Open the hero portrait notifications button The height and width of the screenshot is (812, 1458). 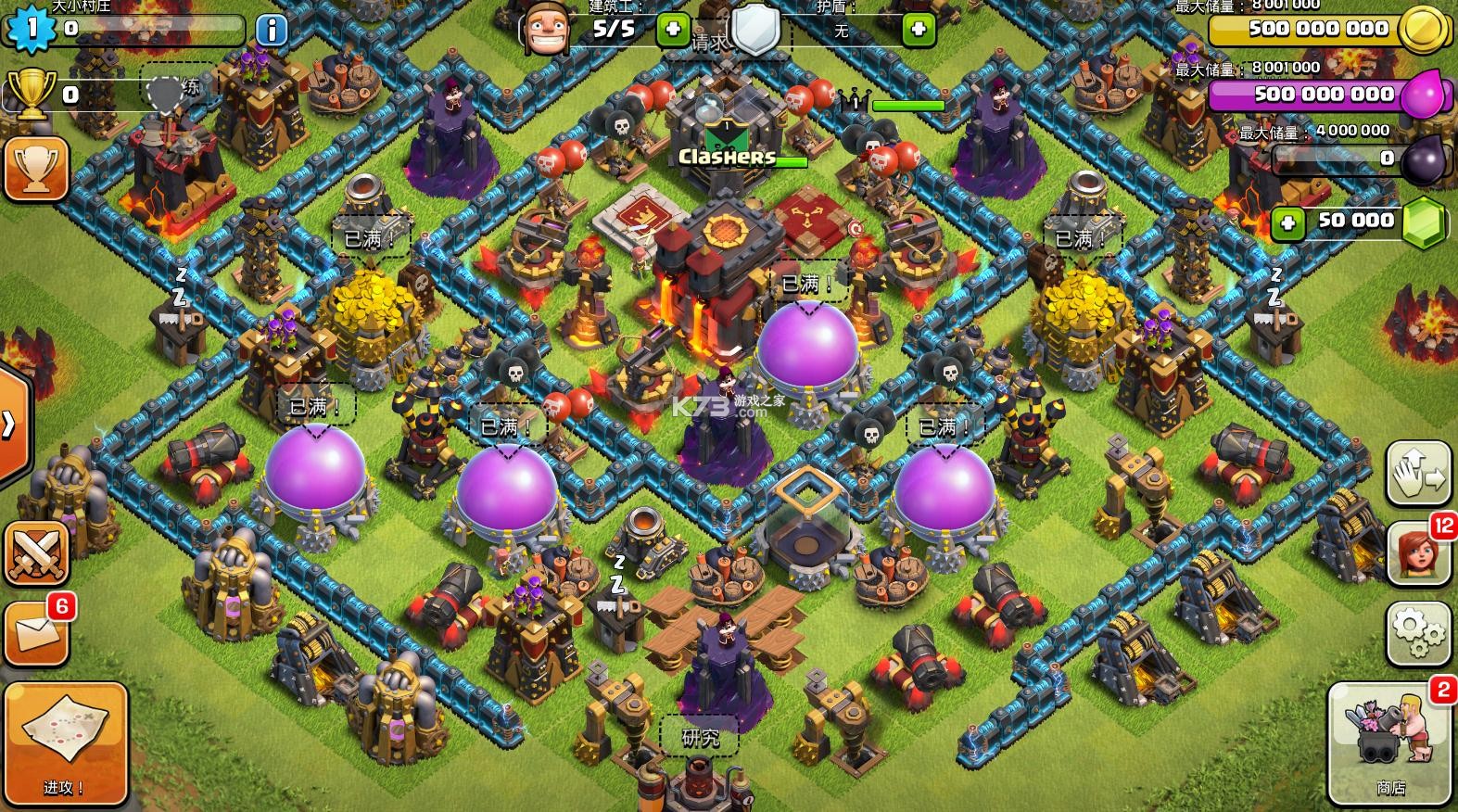(1418, 554)
